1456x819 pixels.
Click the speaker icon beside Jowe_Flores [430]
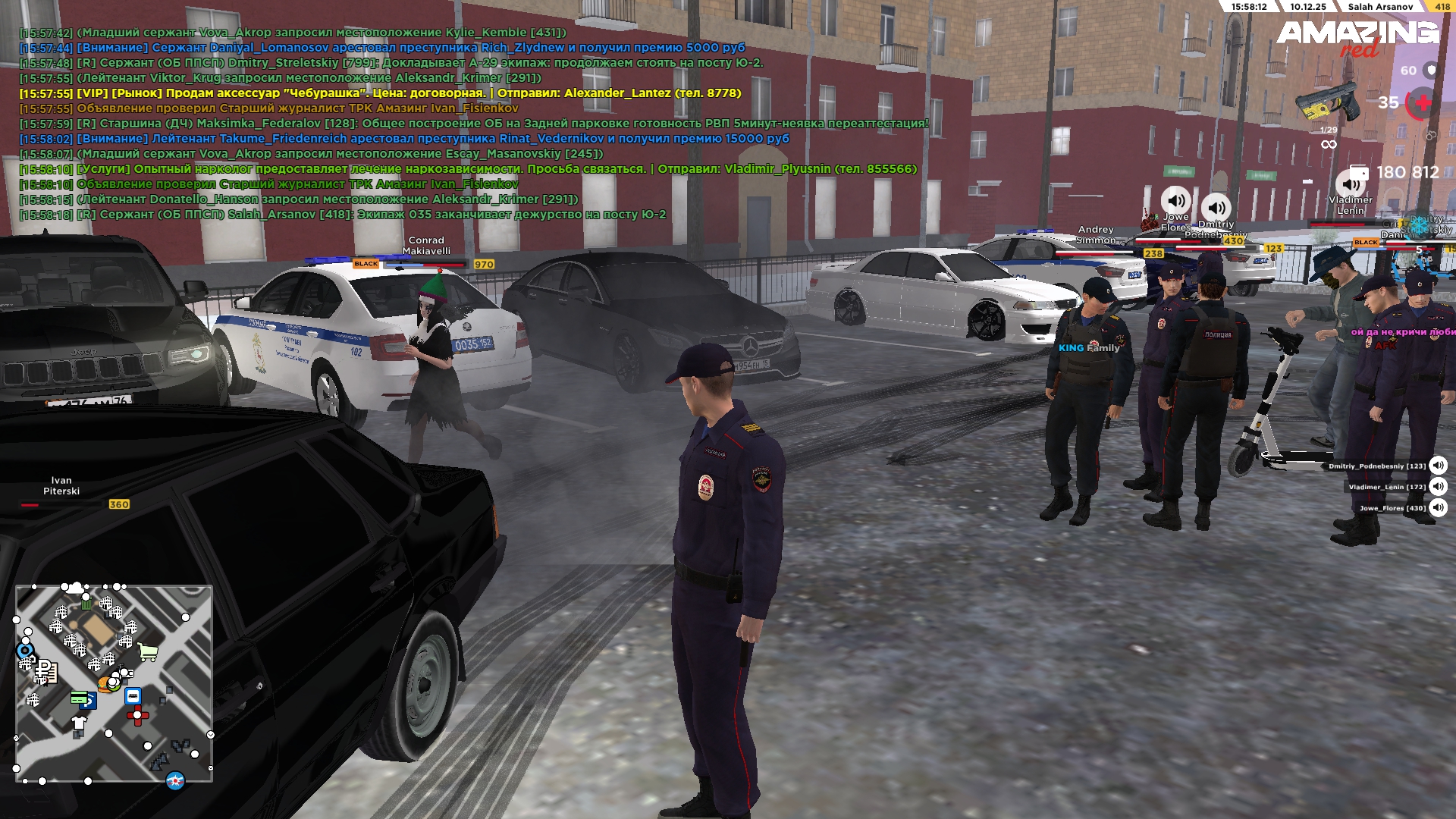pos(1438,508)
